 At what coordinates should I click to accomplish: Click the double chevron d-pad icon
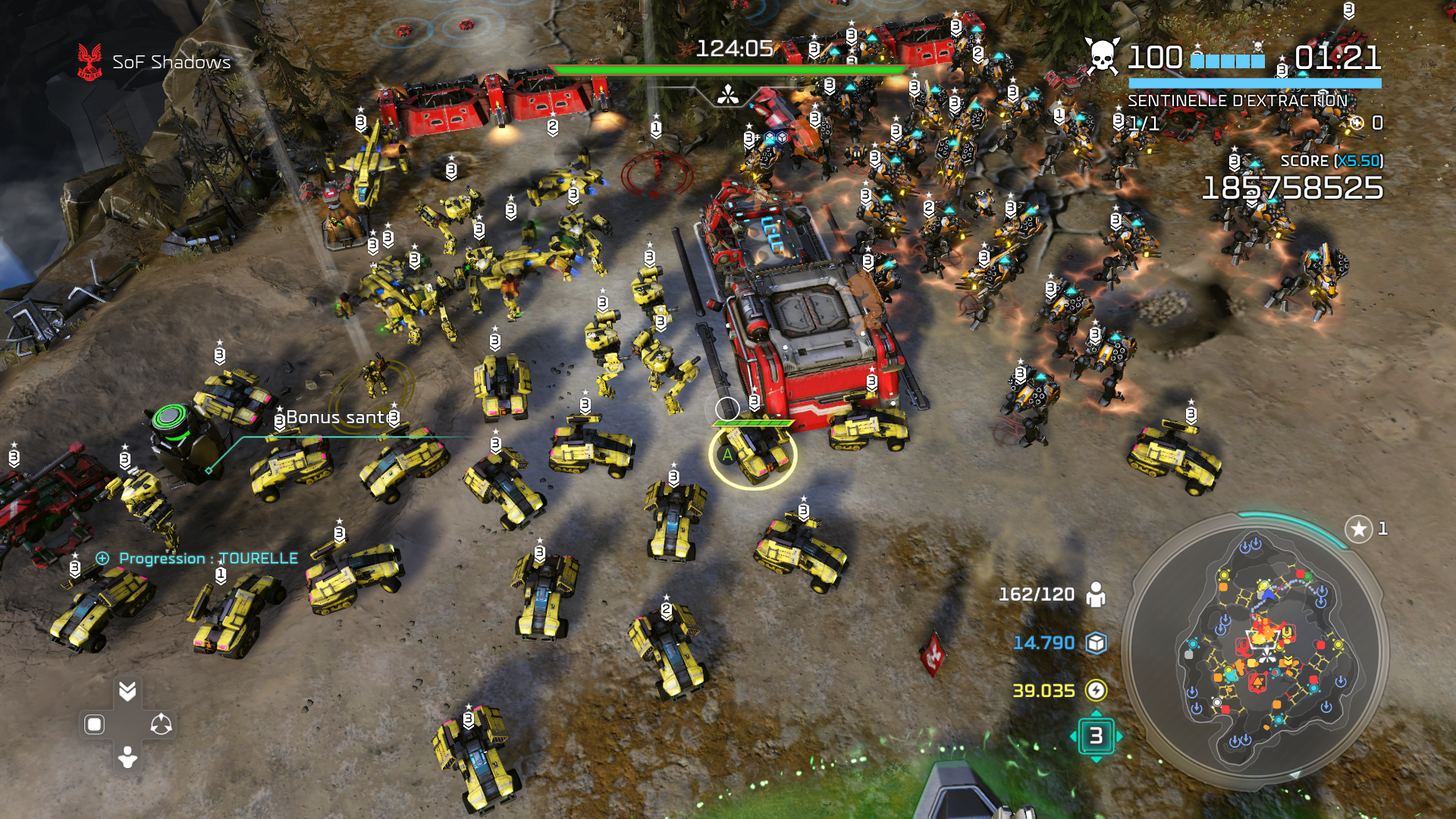point(127,690)
